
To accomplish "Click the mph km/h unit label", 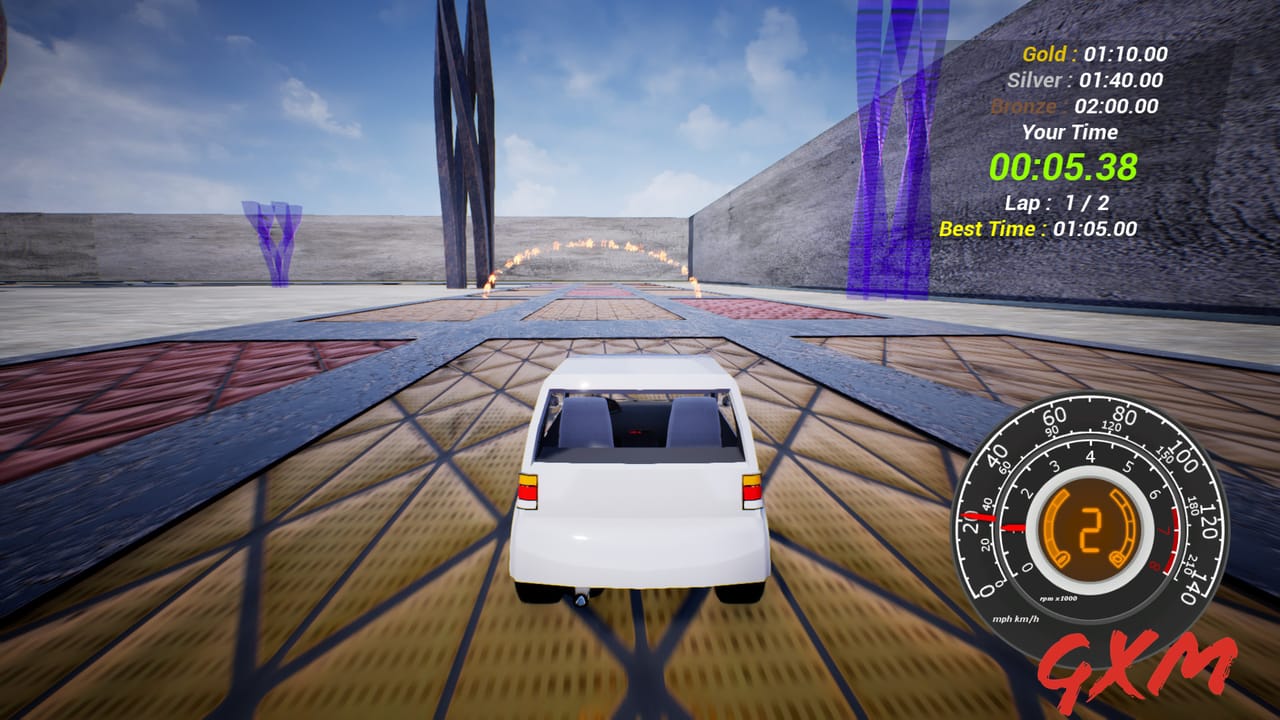I will 1017,618.
